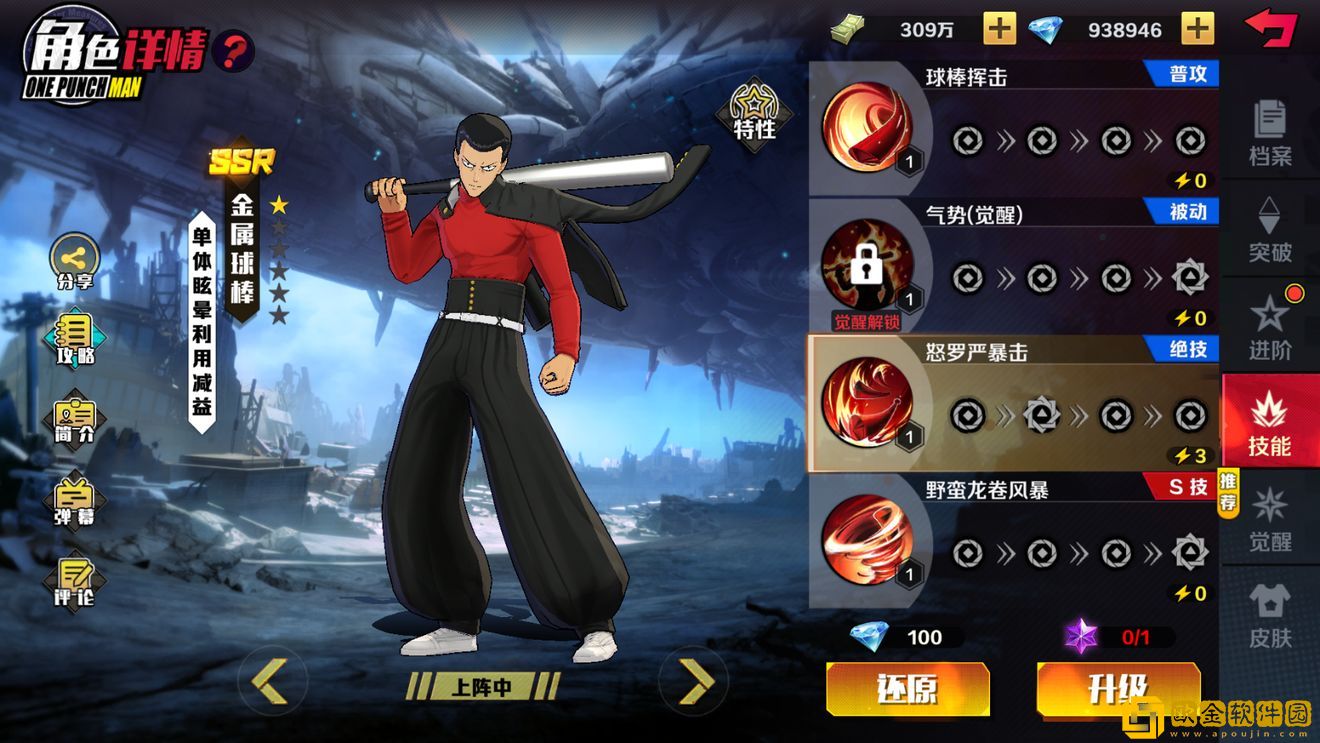Open the help question mark
The image size is (1320, 743).
(232, 50)
